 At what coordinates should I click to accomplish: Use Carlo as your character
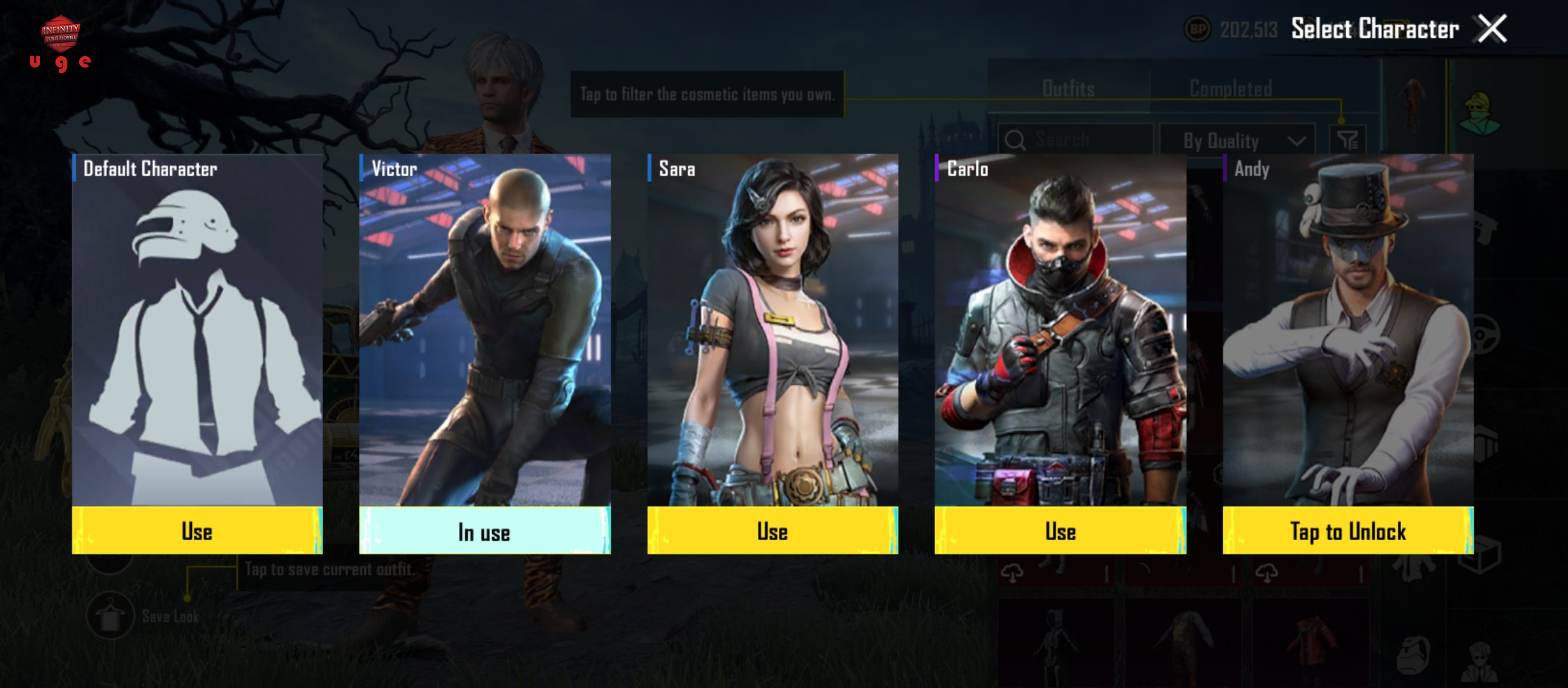[1060, 531]
